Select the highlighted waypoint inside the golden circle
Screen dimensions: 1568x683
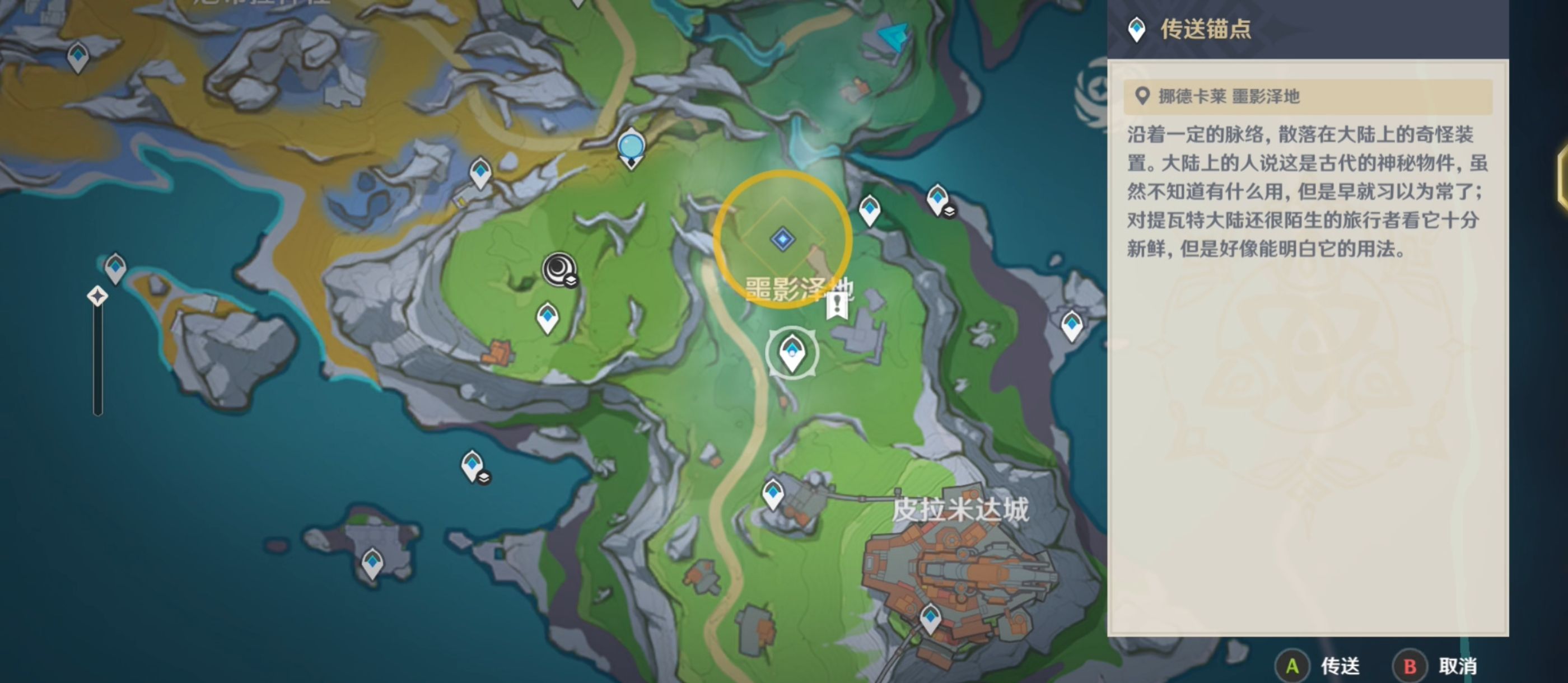coord(783,239)
